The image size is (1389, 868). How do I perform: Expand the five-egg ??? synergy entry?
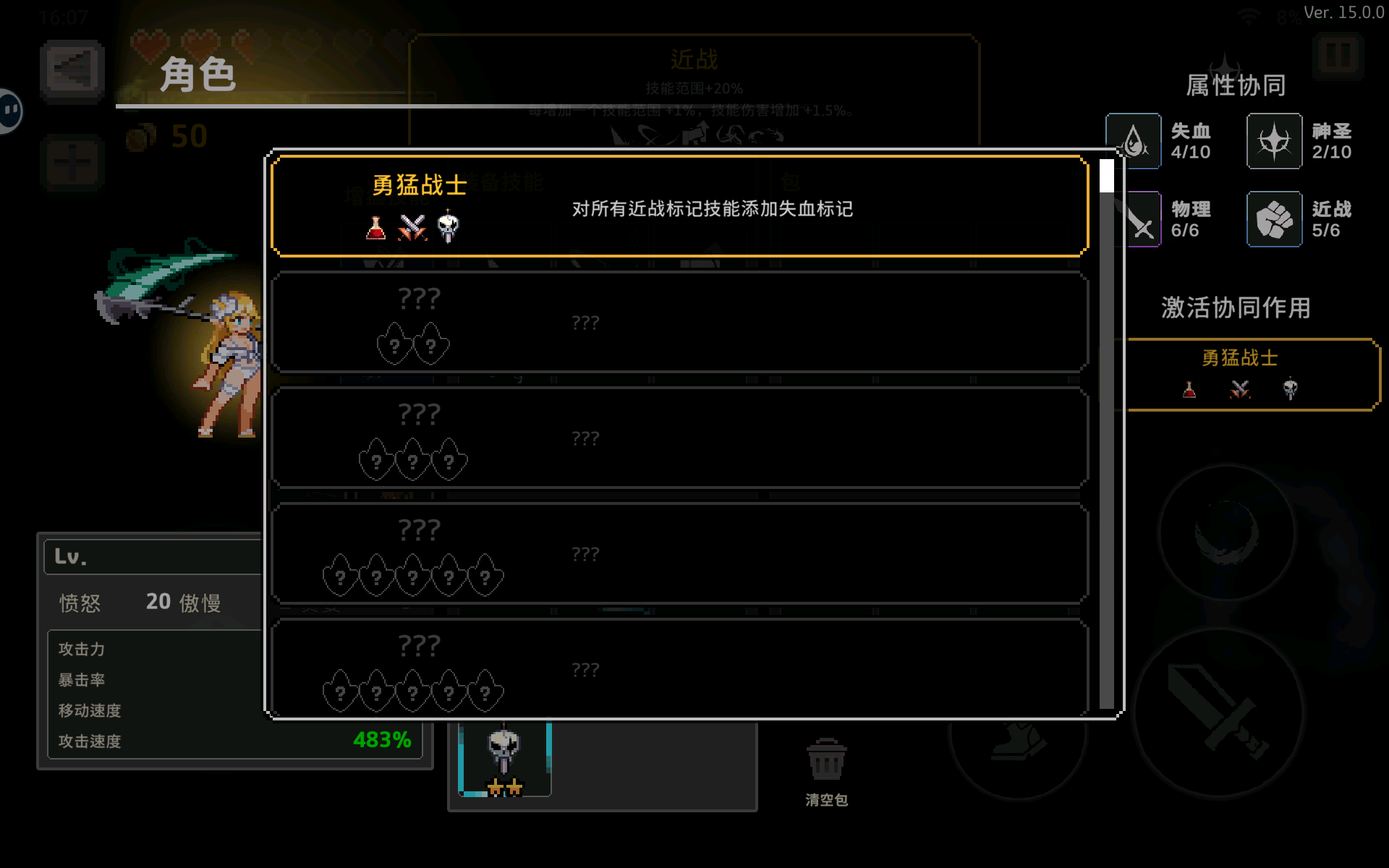coord(679,553)
